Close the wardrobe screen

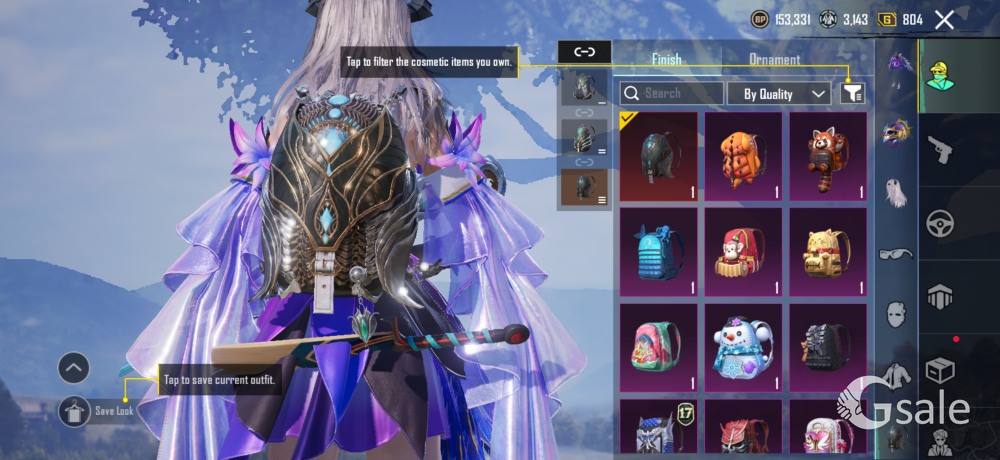(x=944, y=19)
